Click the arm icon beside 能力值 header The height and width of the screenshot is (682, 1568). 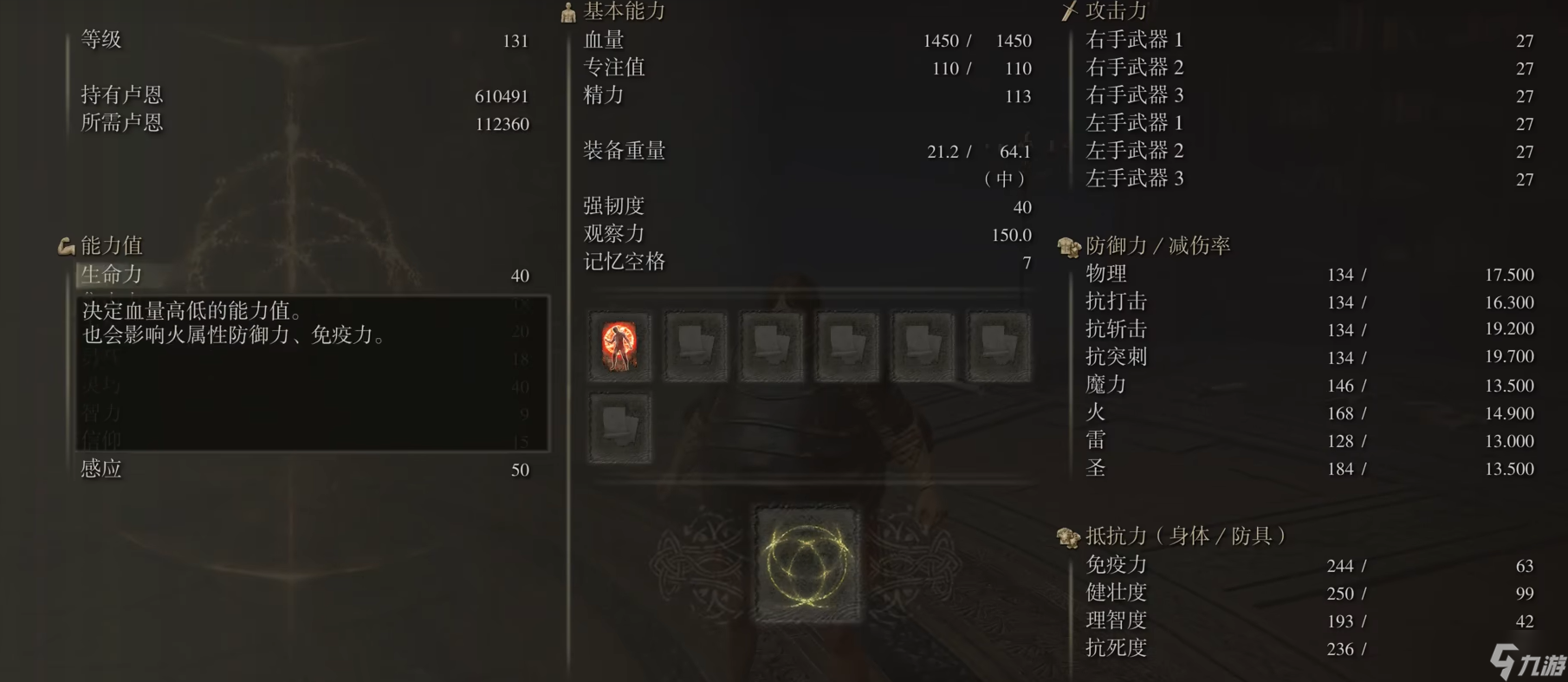64,245
